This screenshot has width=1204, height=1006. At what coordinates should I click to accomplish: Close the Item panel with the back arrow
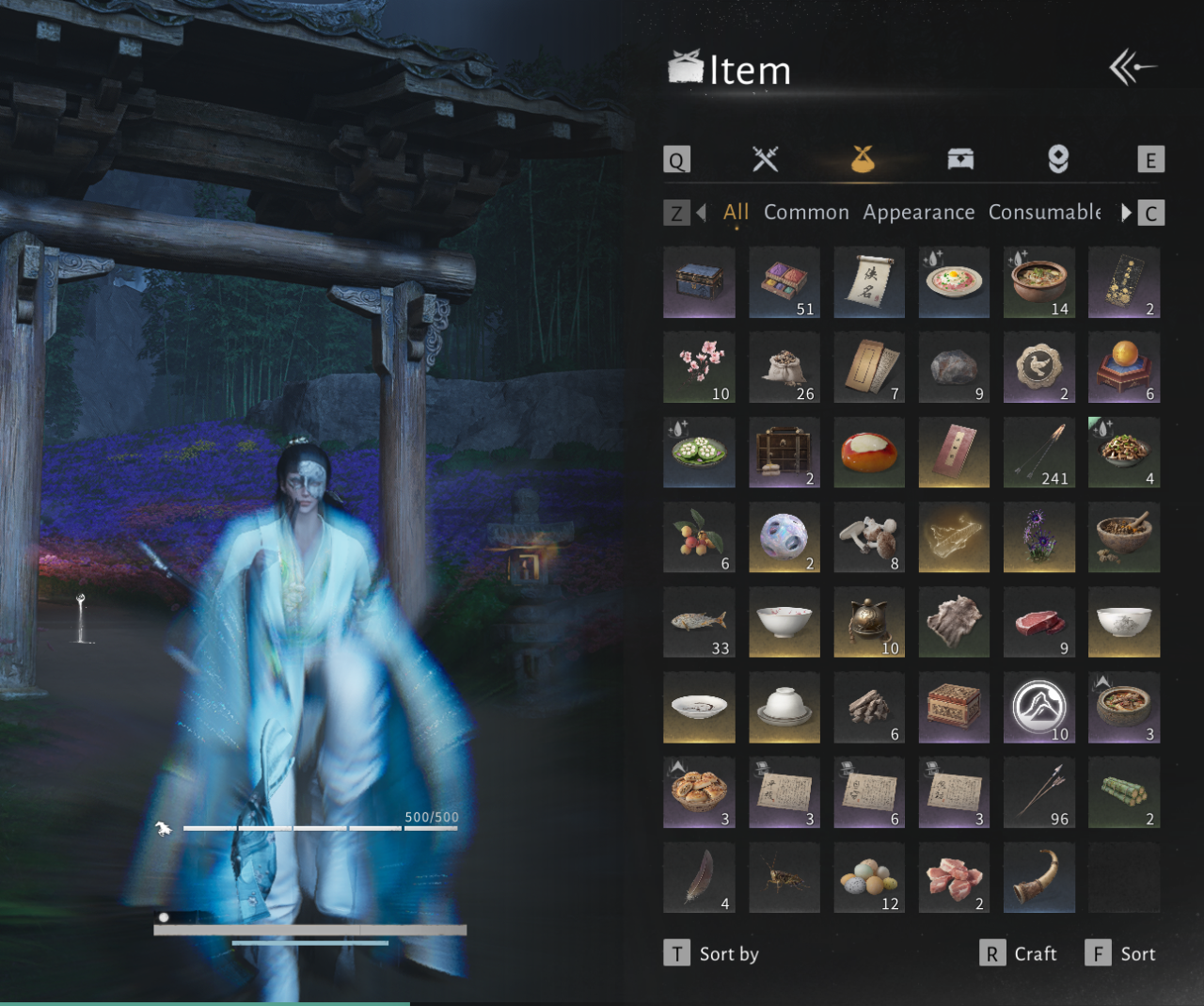(x=1132, y=68)
